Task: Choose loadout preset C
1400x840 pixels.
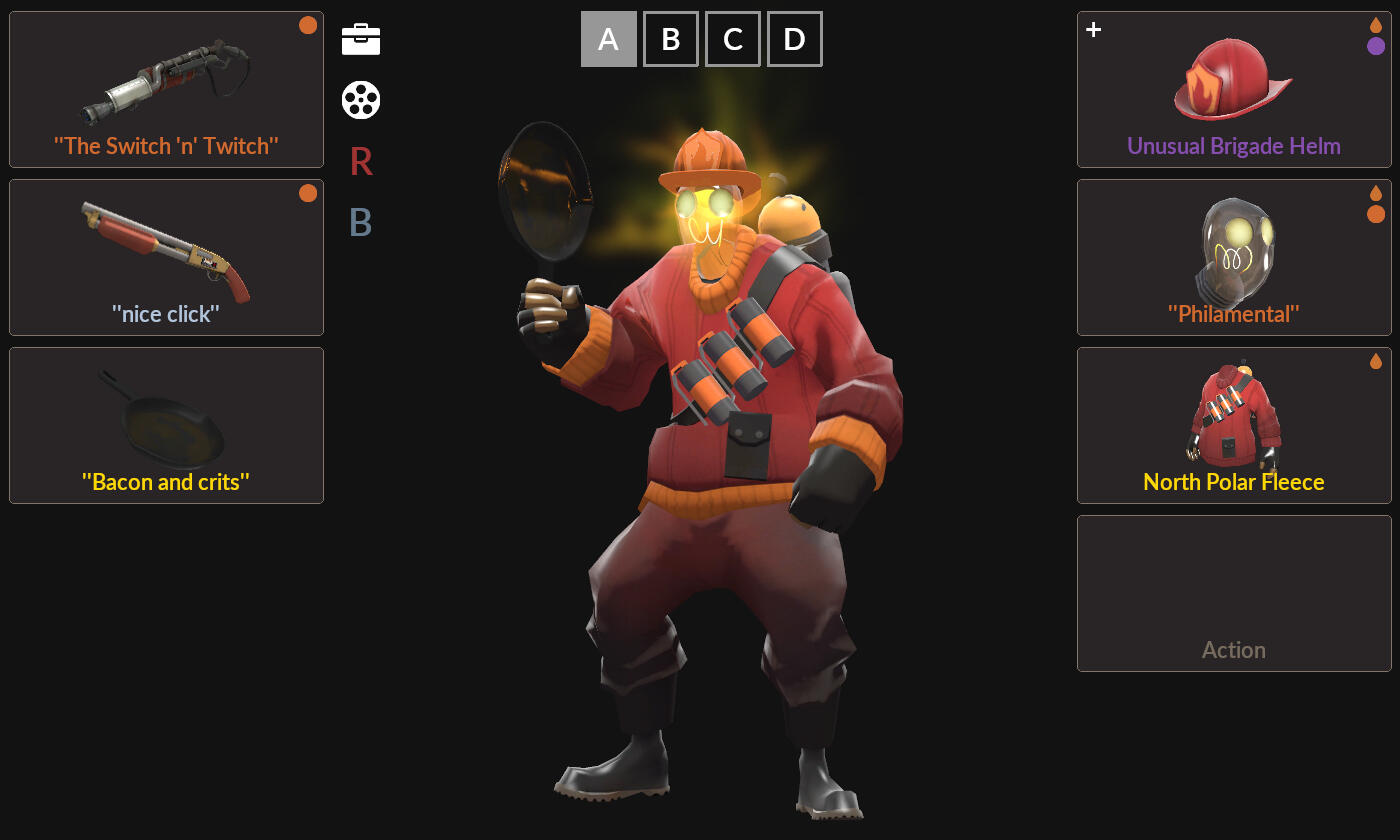Action: click(732, 39)
